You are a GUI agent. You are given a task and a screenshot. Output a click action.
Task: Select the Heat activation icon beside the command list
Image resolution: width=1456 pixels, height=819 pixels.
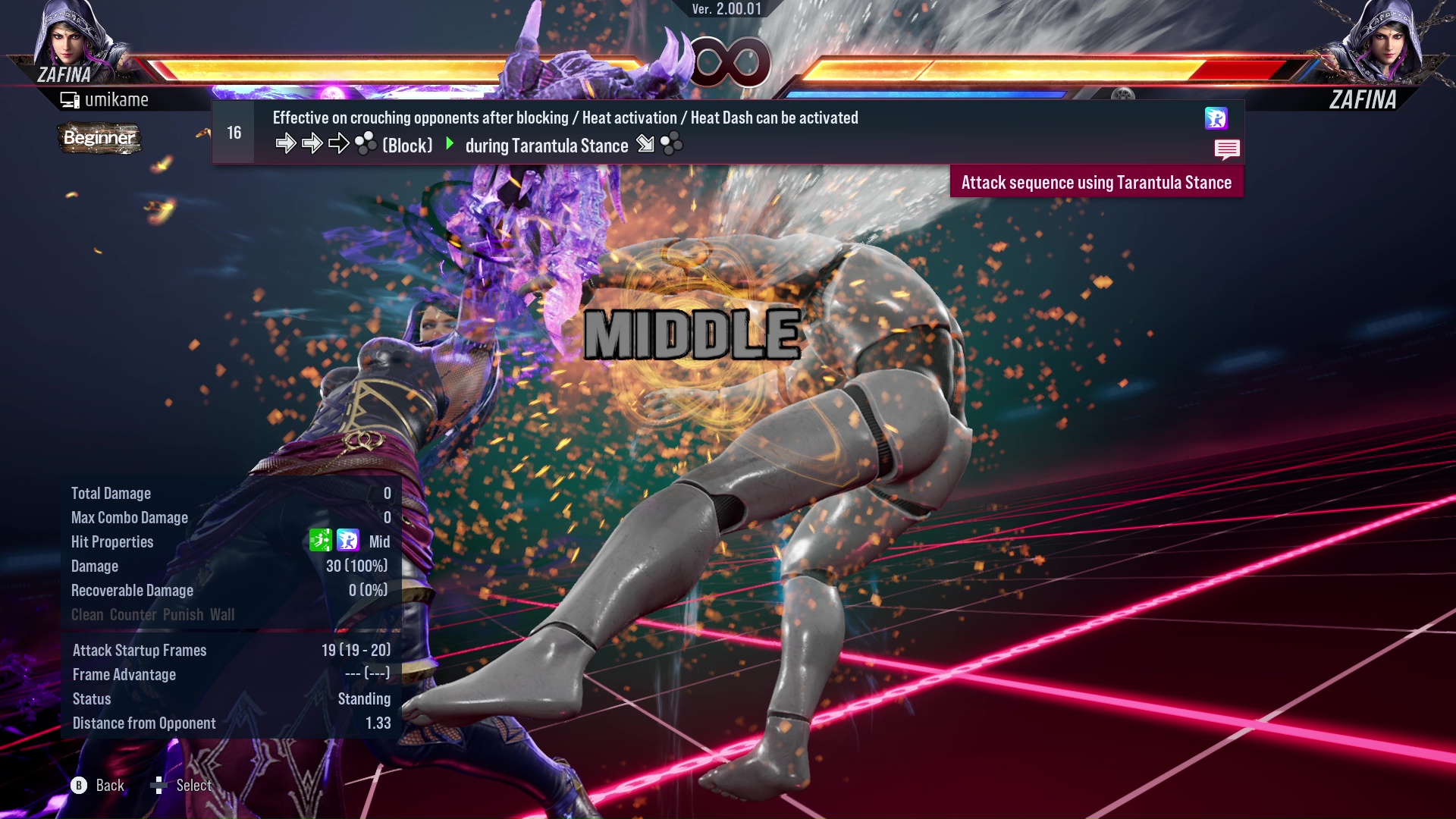(1217, 118)
